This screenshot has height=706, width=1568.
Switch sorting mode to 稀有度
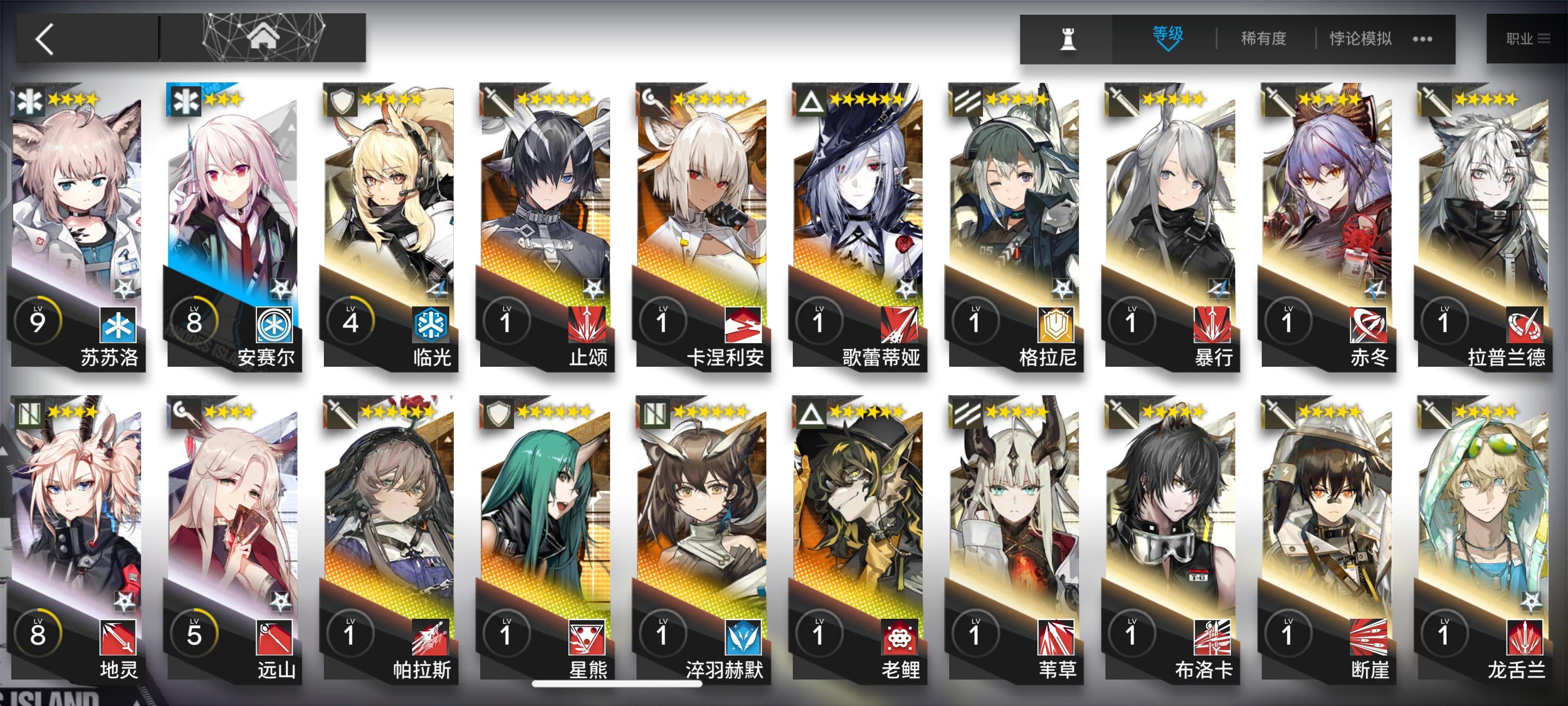pos(1265,38)
